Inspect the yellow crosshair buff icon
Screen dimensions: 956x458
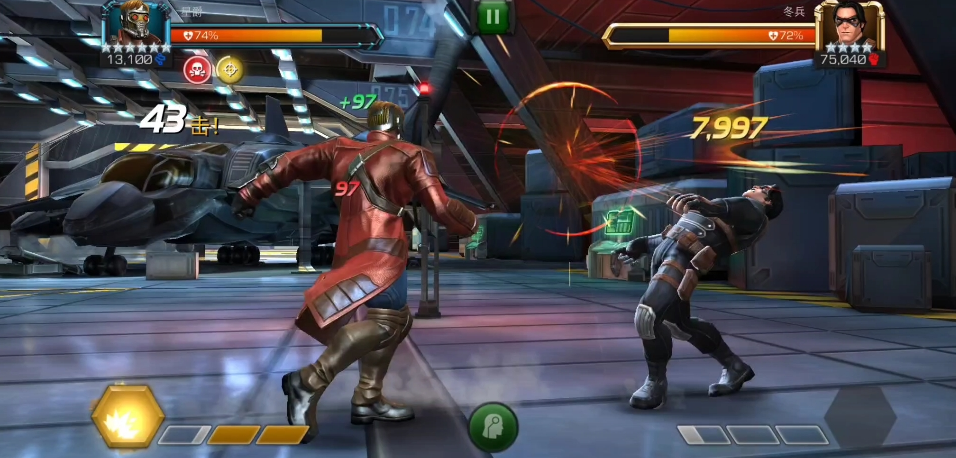click(x=230, y=69)
